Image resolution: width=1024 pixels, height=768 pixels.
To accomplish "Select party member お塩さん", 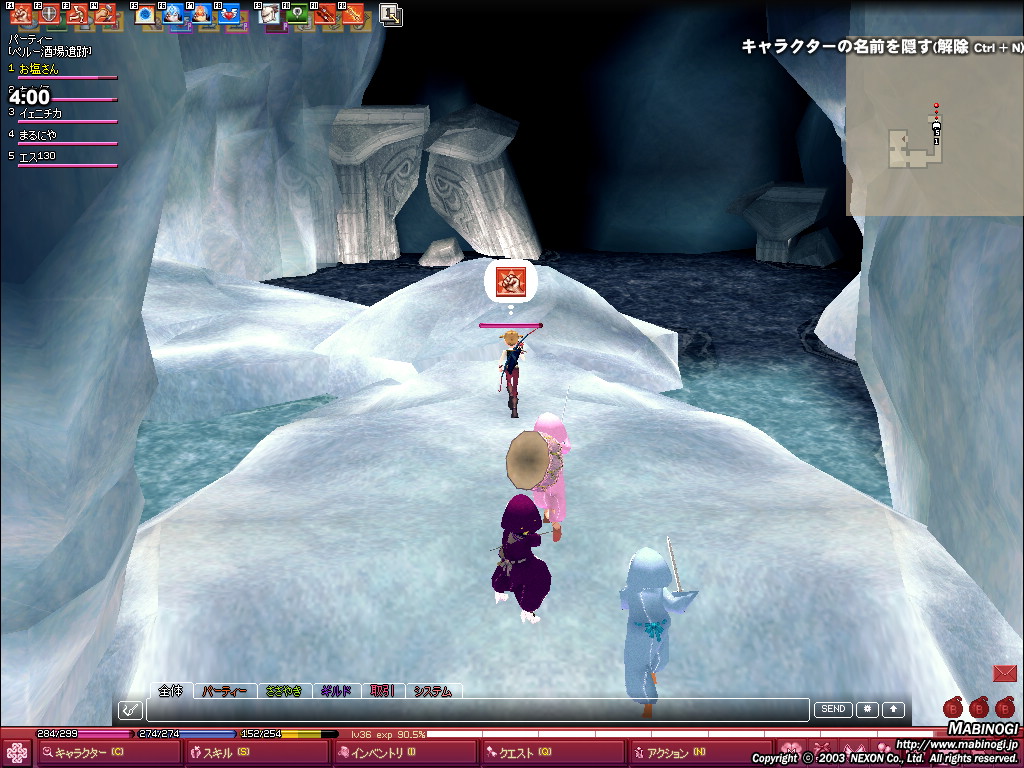I will (x=40, y=70).
